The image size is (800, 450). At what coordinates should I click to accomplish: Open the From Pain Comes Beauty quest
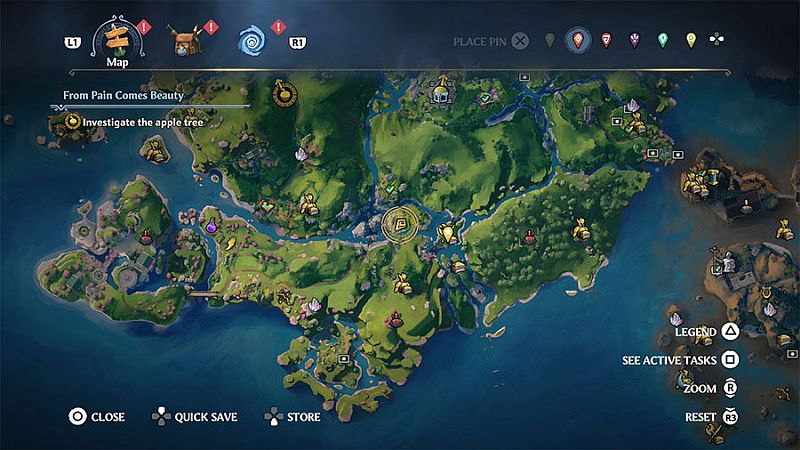click(x=116, y=96)
